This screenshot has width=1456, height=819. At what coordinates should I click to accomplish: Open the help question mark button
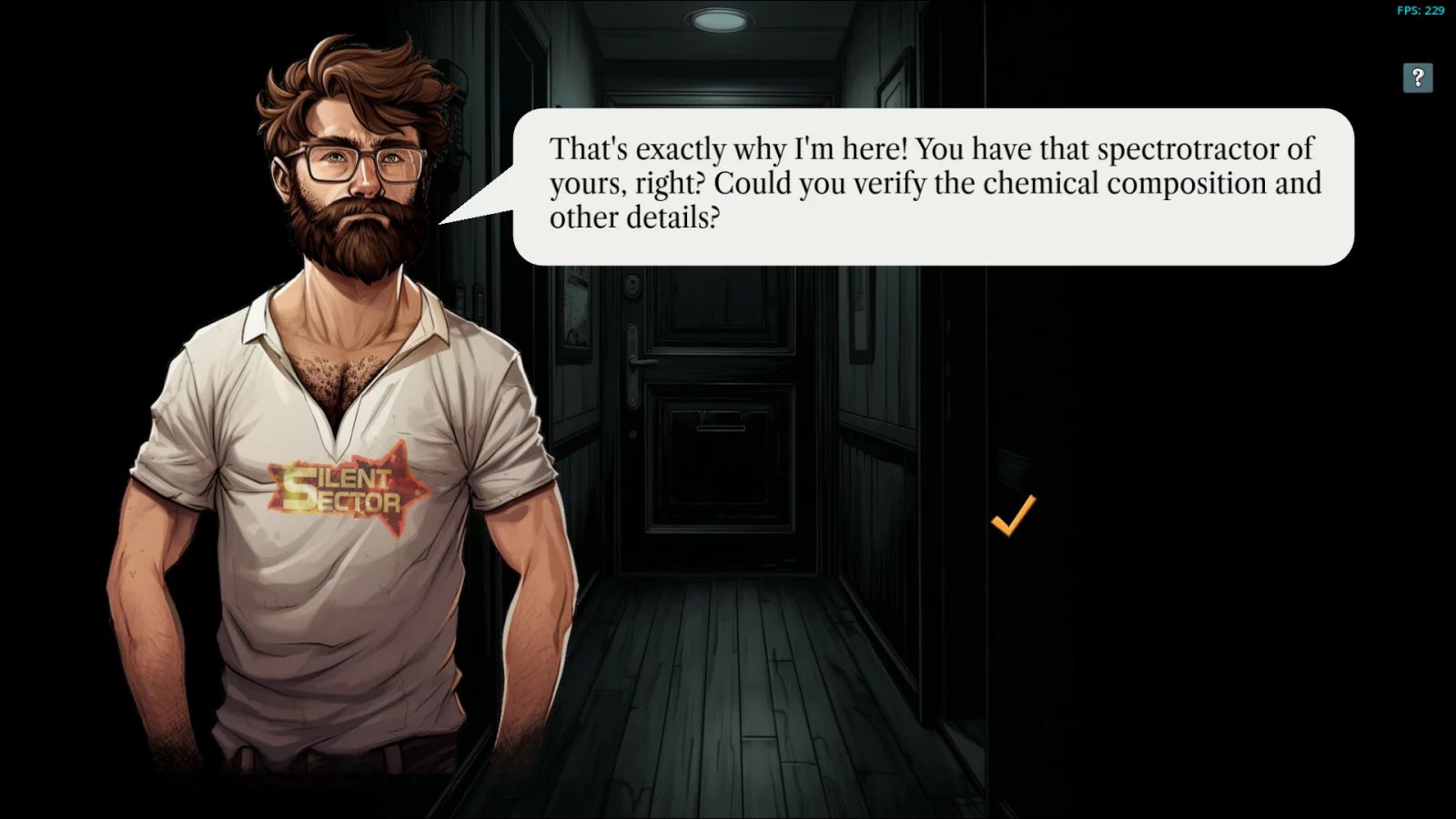tap(1417, 78)
